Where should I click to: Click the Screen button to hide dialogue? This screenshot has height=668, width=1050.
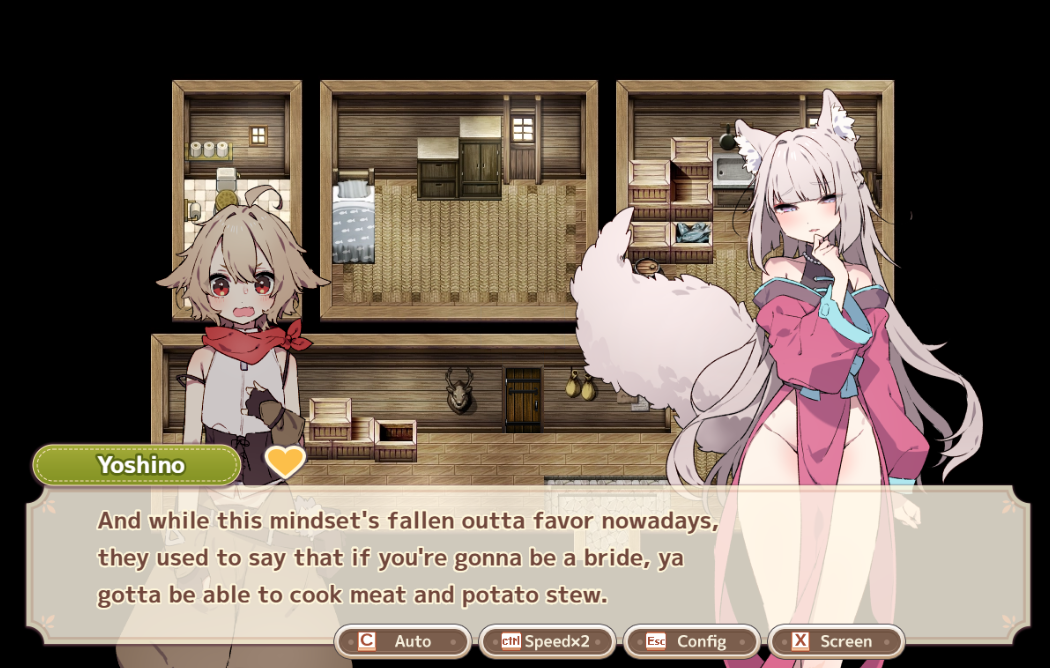(x=836, y=641)
